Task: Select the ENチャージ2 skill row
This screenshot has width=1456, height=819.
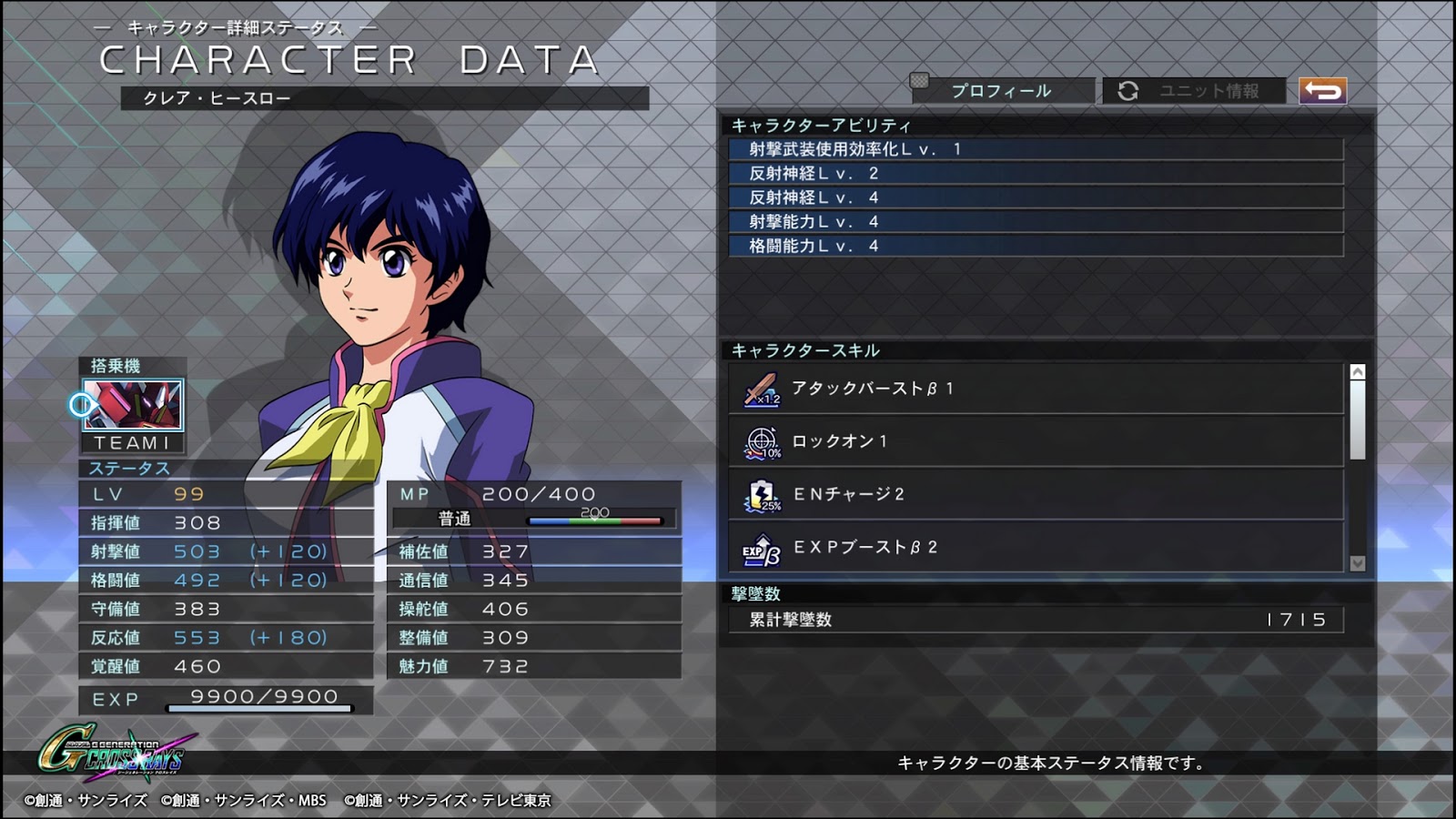Action: pos(1036,494)
